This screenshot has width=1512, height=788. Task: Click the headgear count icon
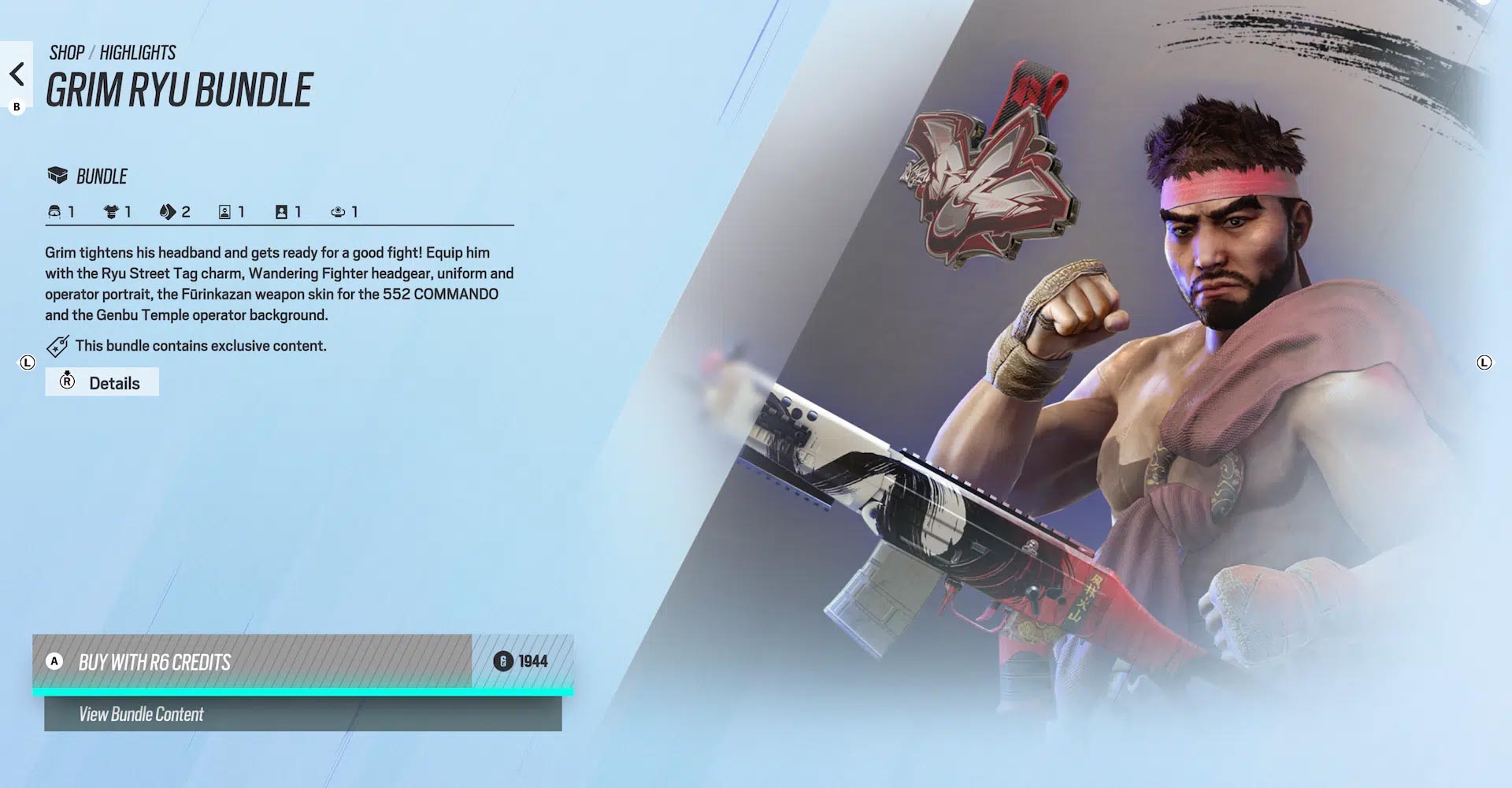(54, 211)
